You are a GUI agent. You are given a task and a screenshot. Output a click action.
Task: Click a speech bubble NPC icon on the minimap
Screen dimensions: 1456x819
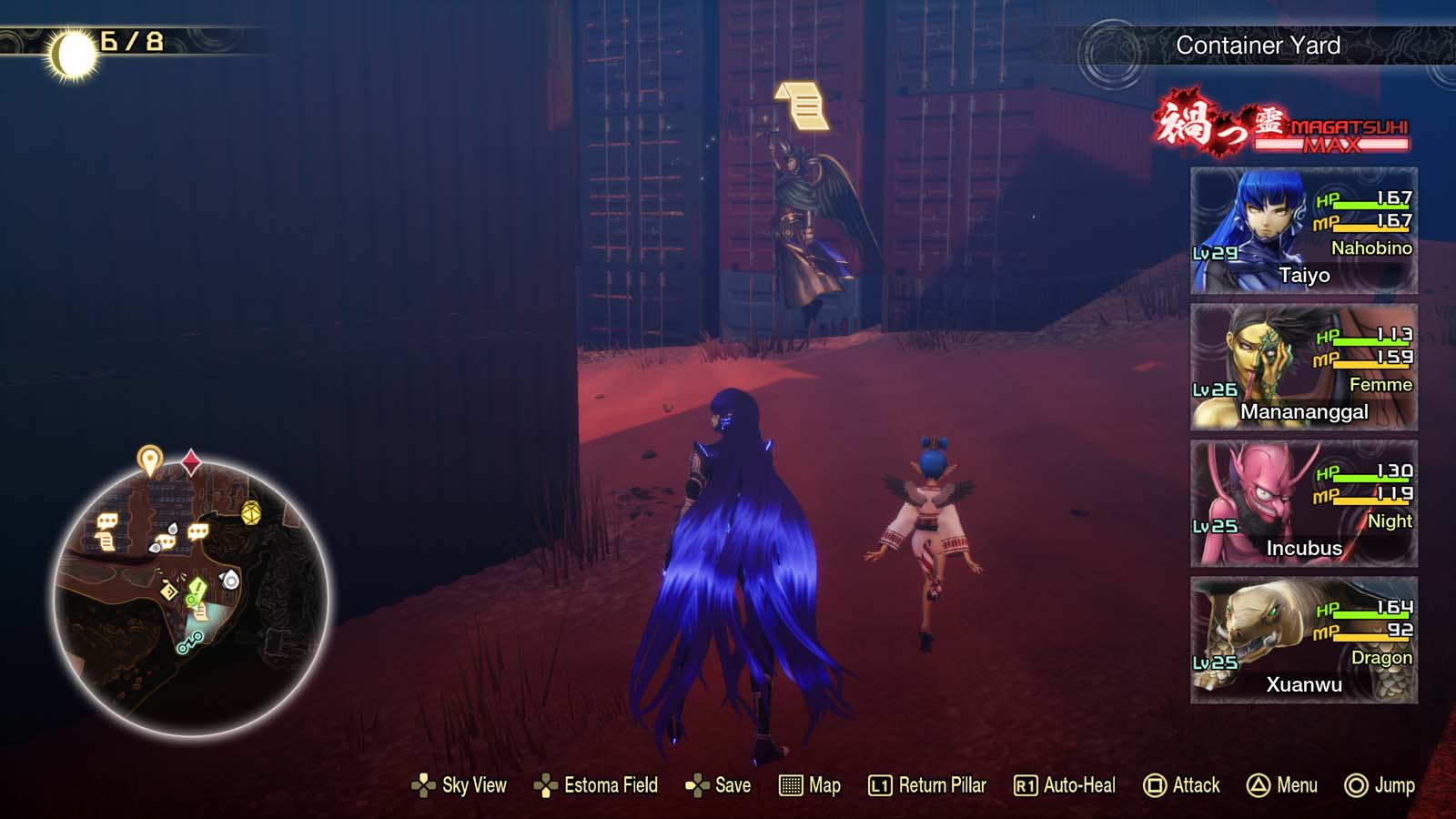[x=107, y=521]
